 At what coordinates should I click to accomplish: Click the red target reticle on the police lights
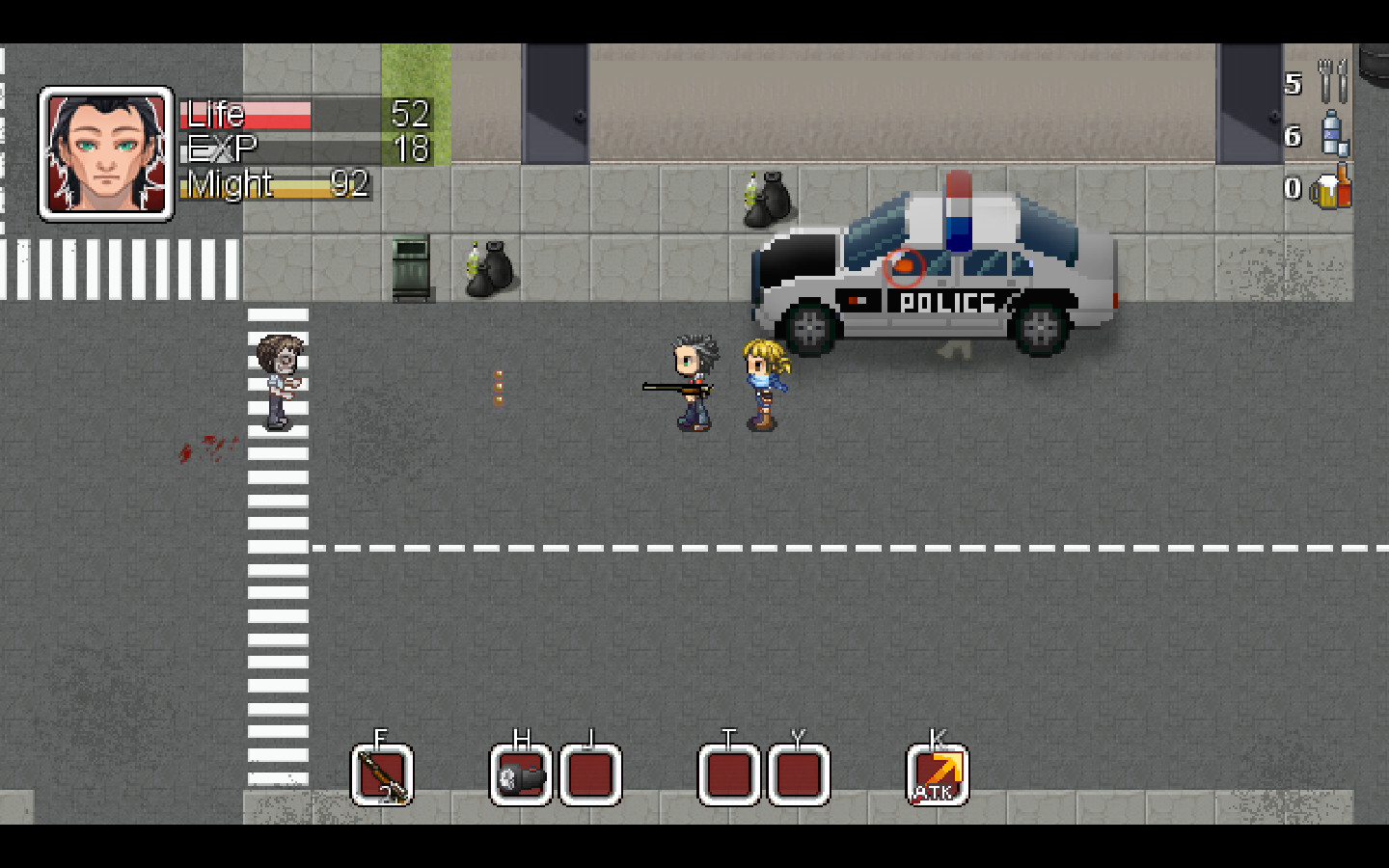point(905,268)
